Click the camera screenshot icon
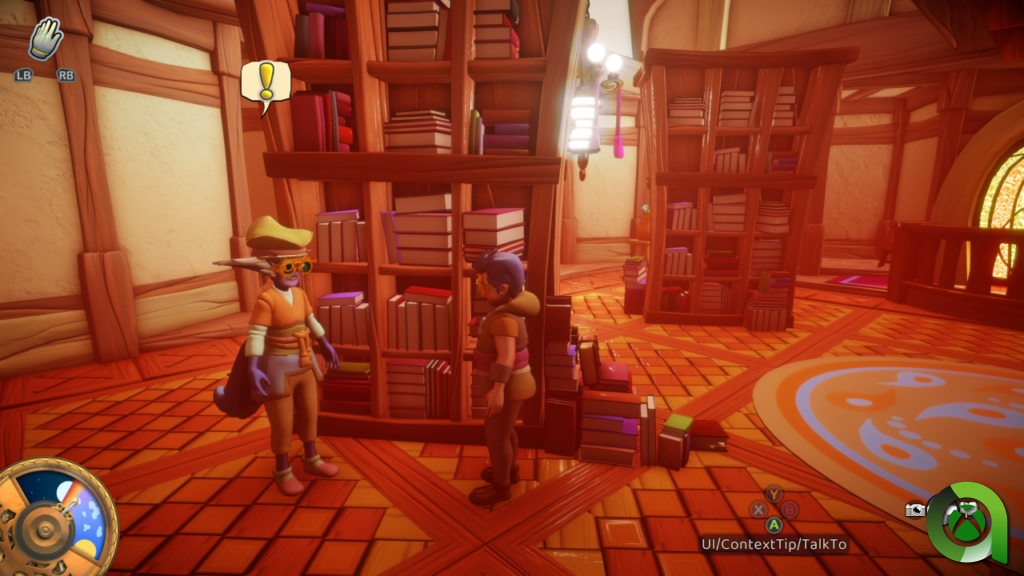 tap(915, 510)
